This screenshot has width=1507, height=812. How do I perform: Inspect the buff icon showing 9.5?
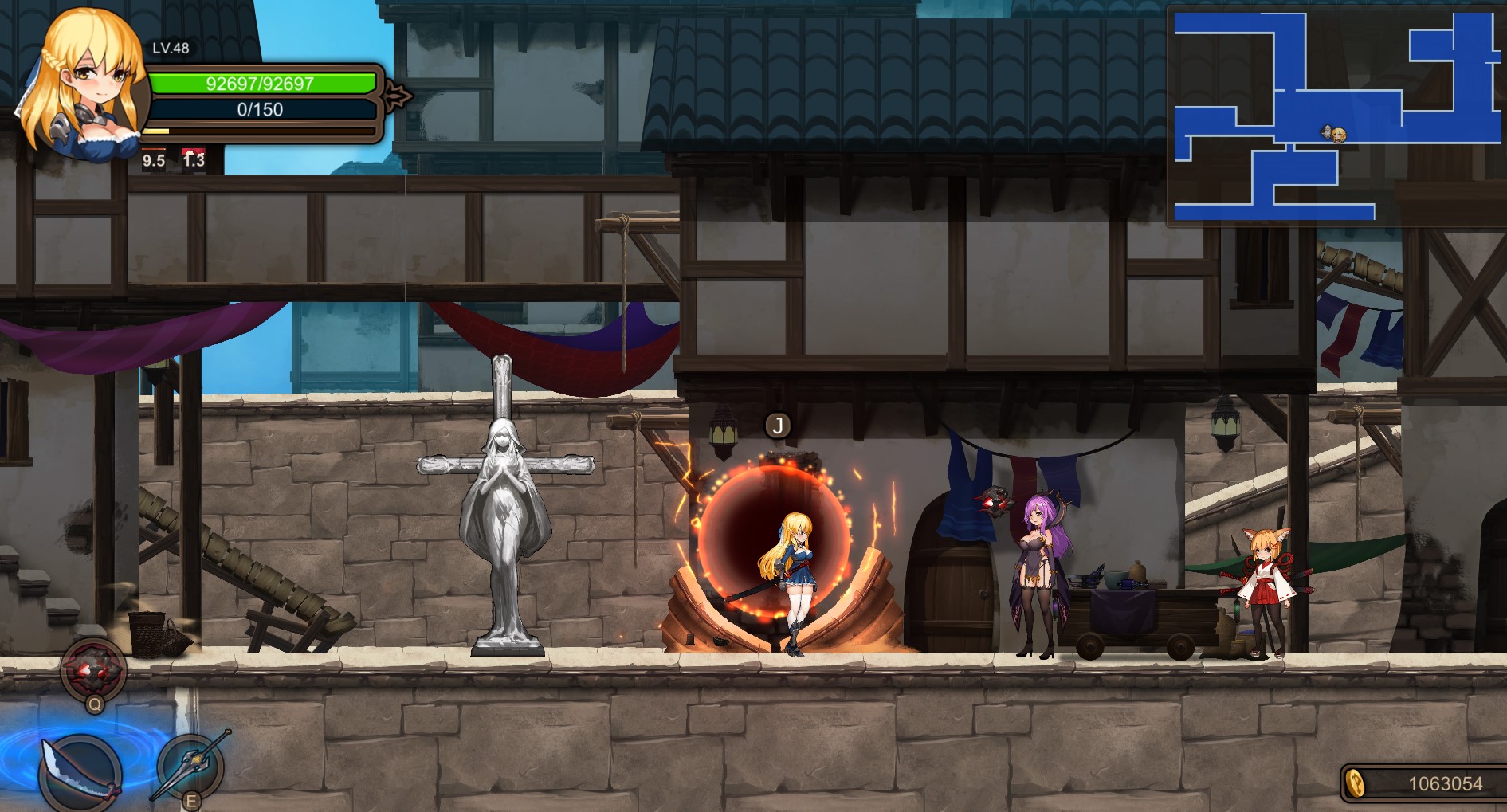(154, 159)
